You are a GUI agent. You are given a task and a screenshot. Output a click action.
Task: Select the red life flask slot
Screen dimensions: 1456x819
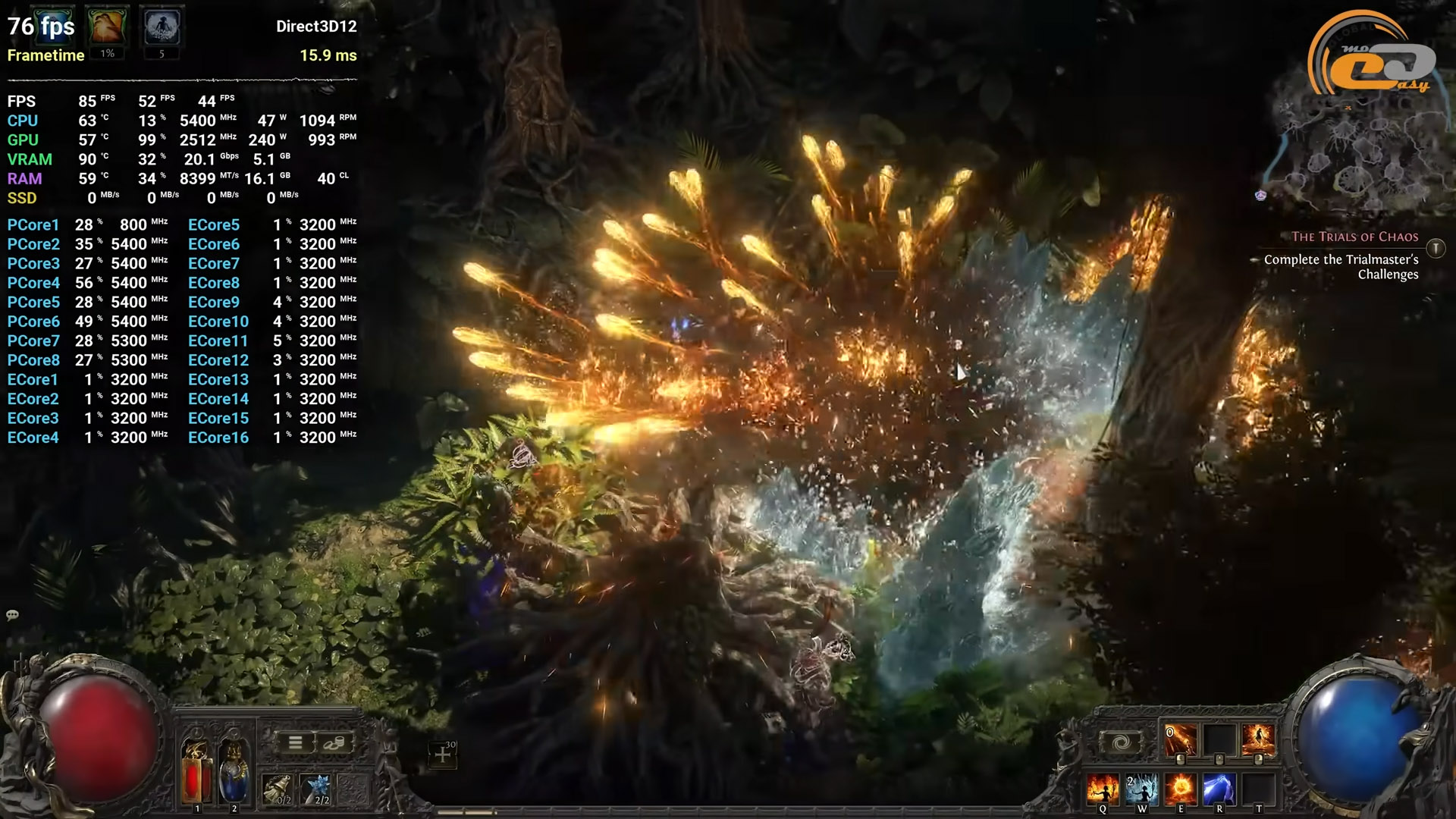[x=196, y=771]
